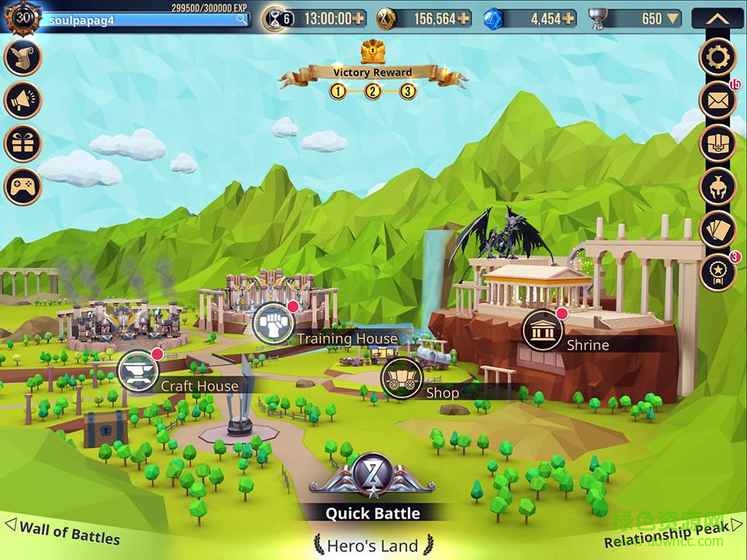Open the settings gear menu
This screenshot has height=560, width=747.
coord(717,56)
